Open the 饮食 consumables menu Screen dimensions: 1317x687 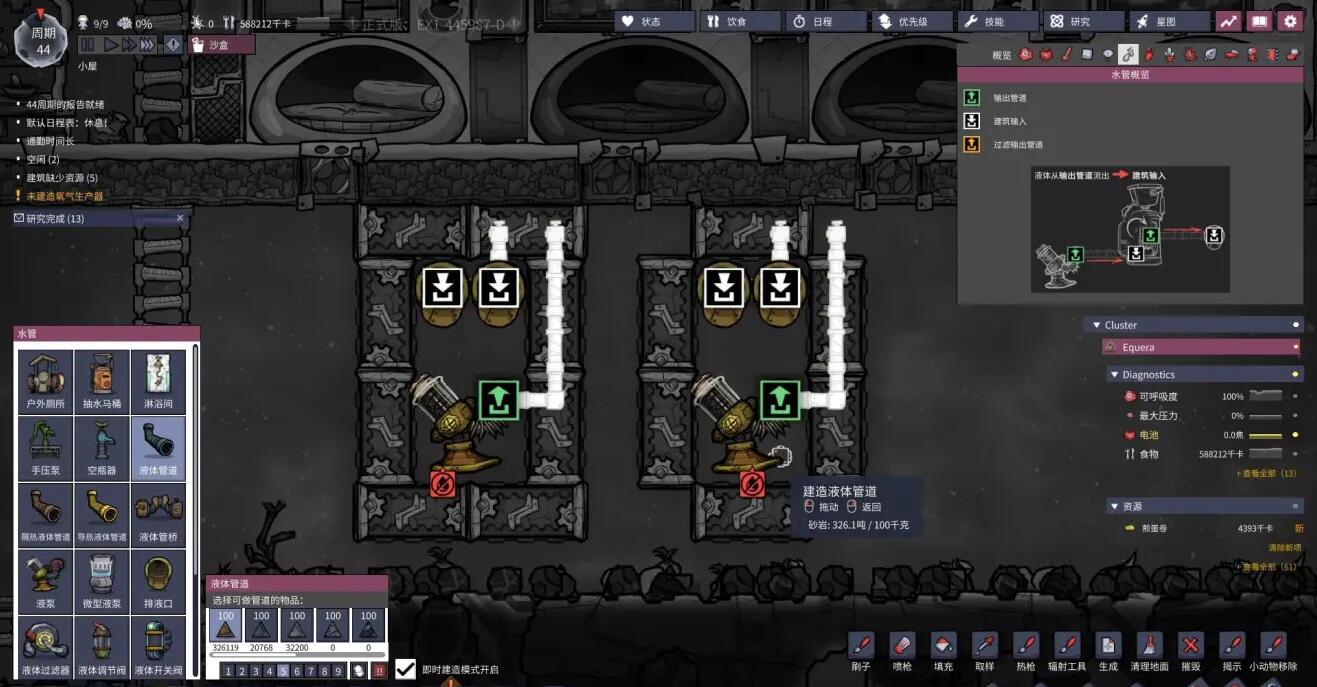[x=740, y=21]
